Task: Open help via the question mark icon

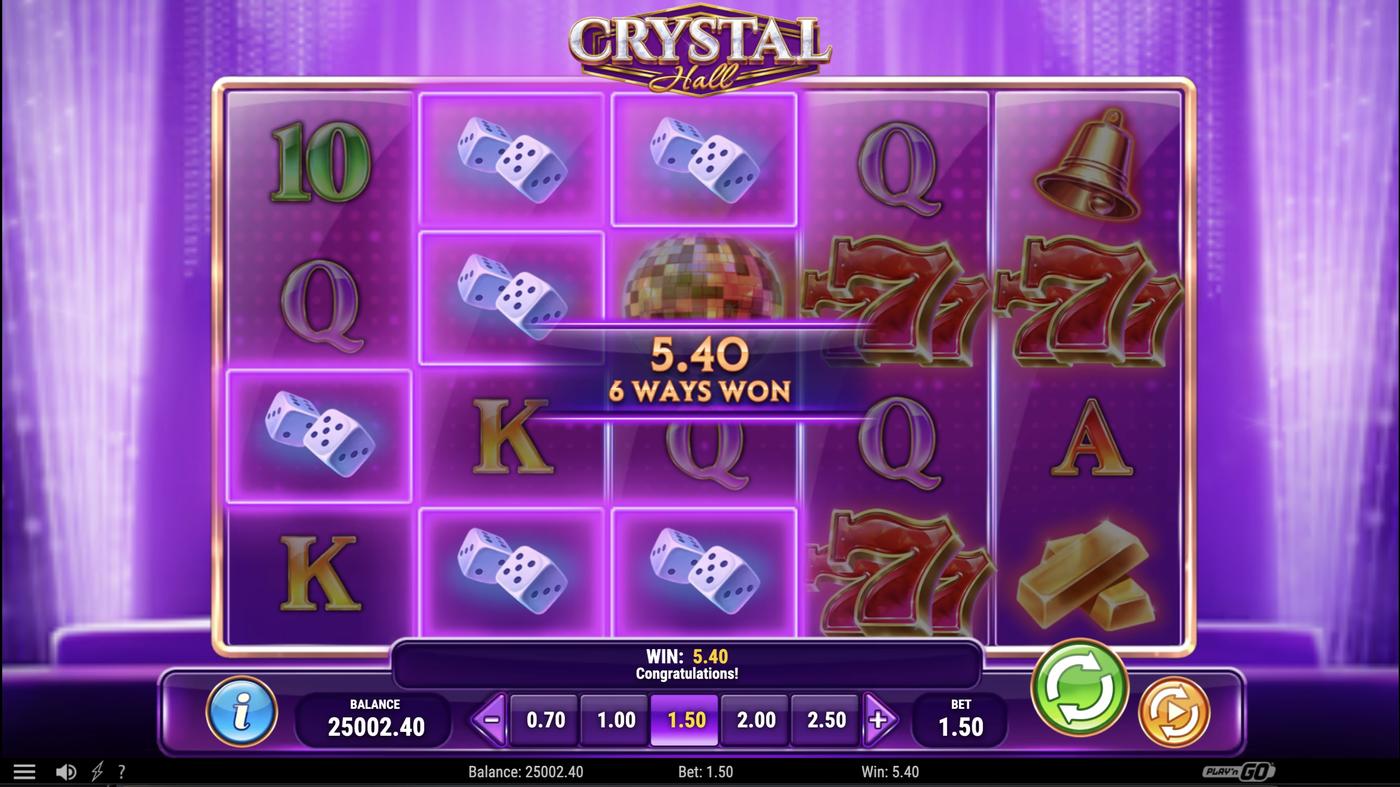Action: 122,770
